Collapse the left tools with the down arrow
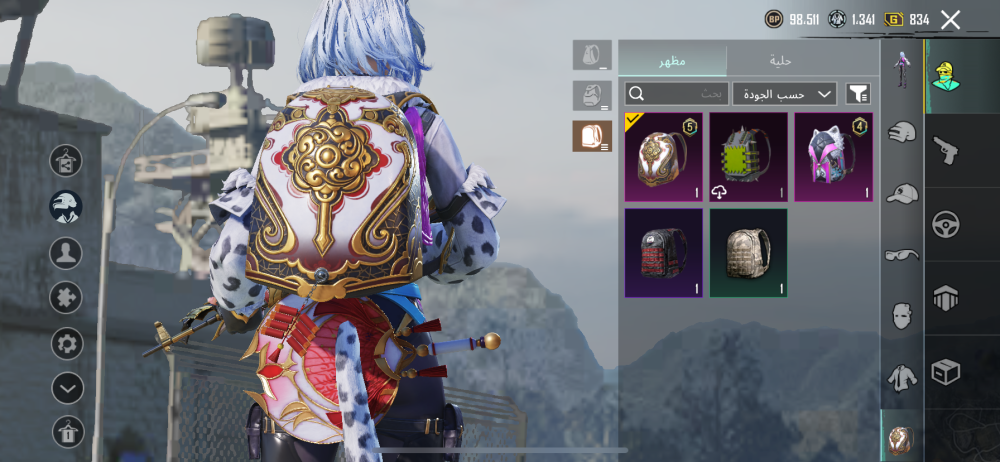The height and width of the screenshot is (462, 1000). point(67,388)
